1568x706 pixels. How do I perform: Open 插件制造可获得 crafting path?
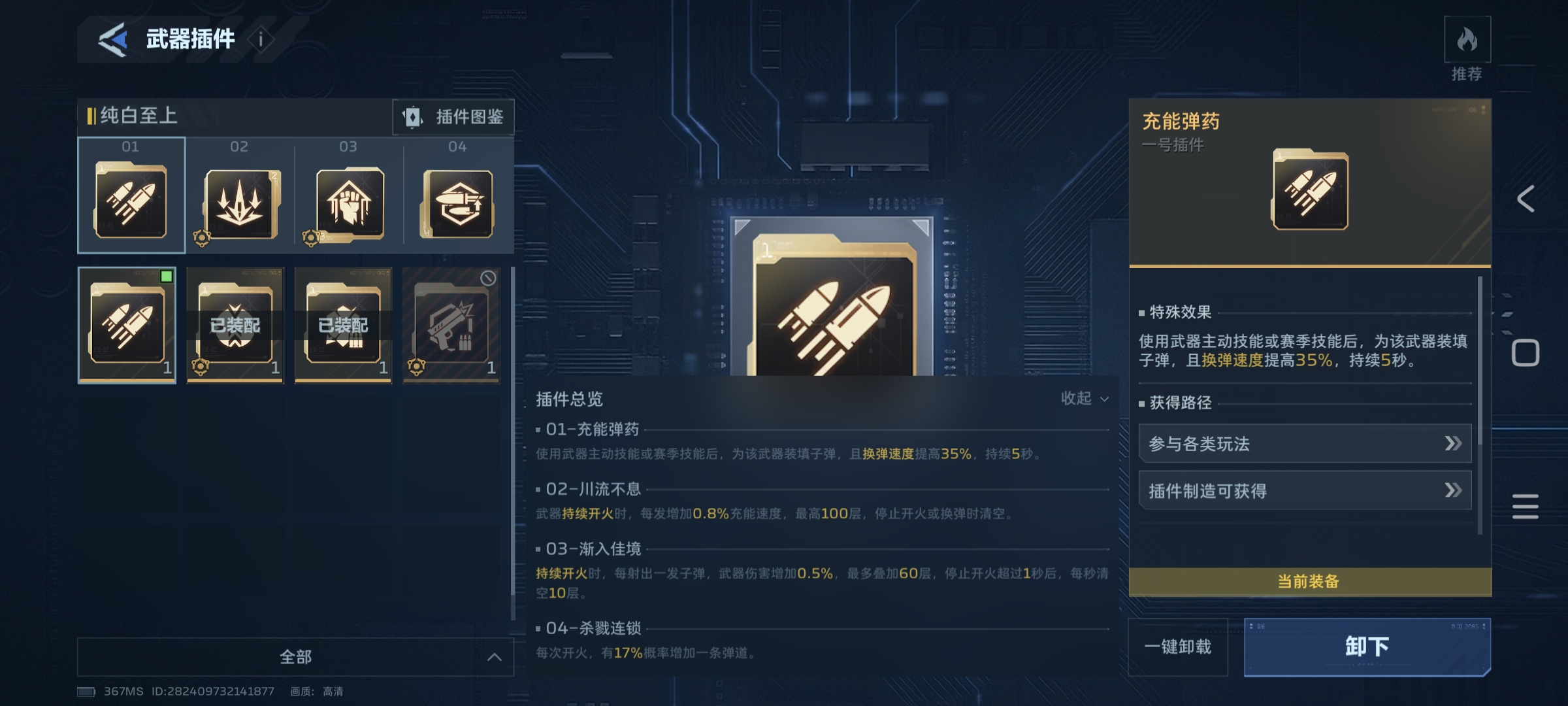(x=1303, y=490)
